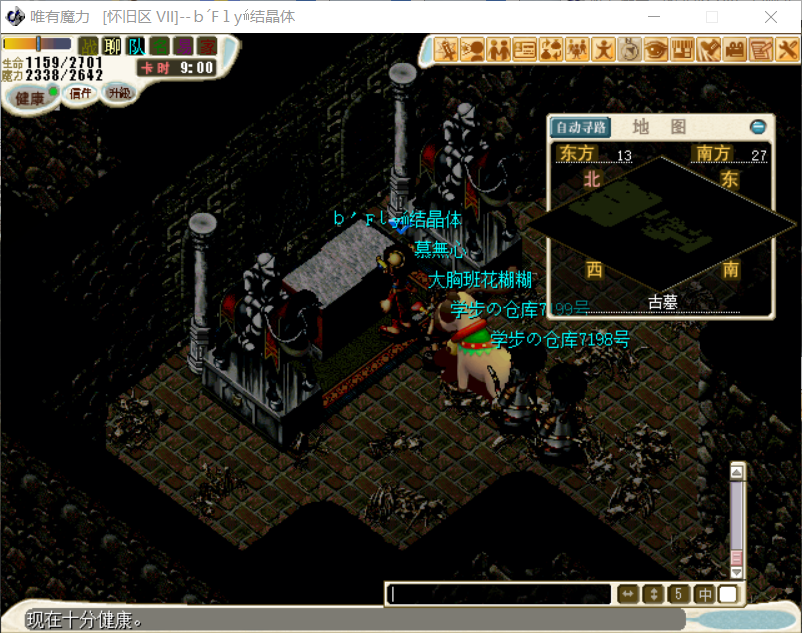
Task: Open the 信件 mail button
Action: point(80,93)
